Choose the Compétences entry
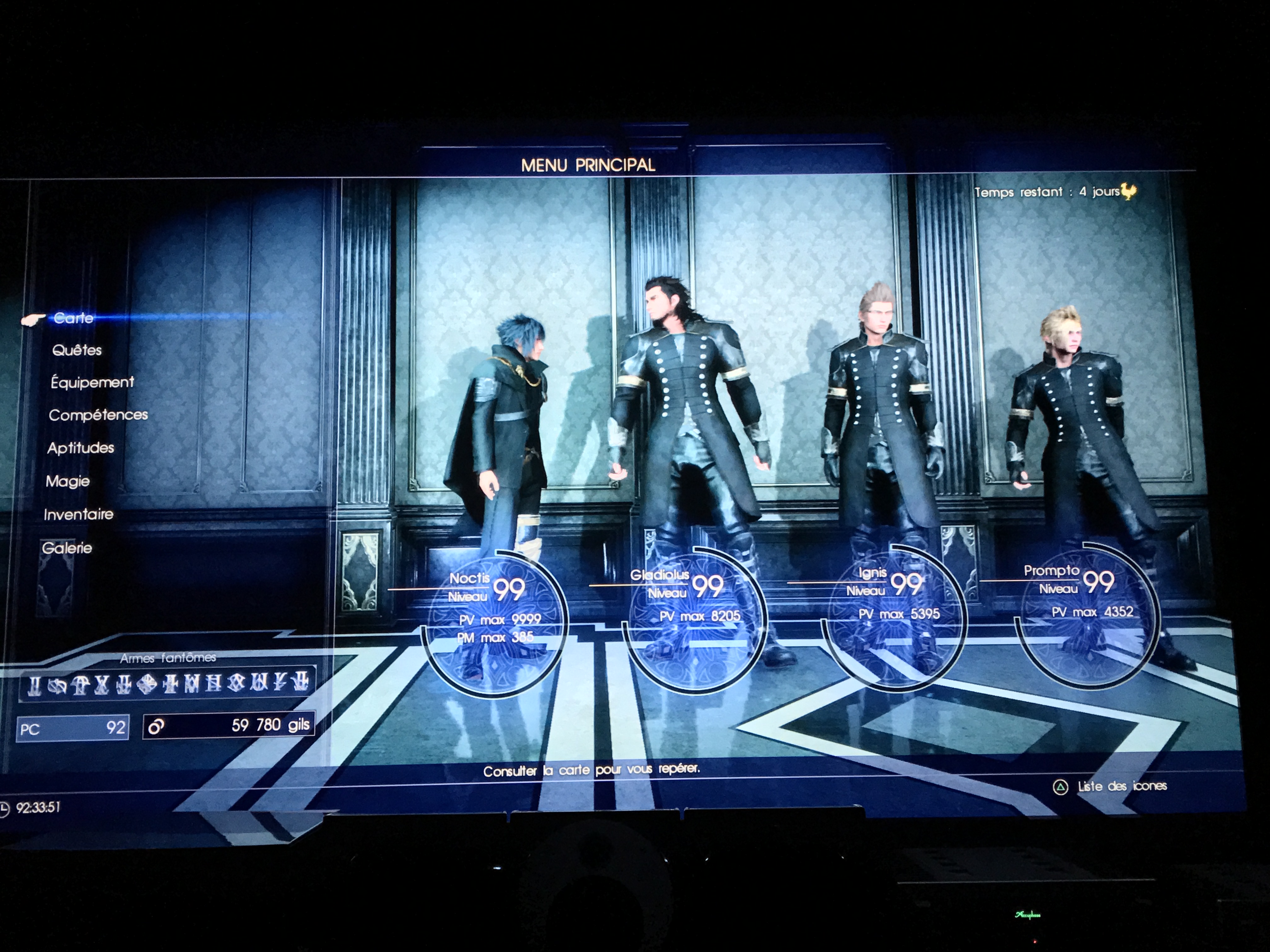Image resolution: width=1270 pixels, height=952 pixels. click(98, 415)
